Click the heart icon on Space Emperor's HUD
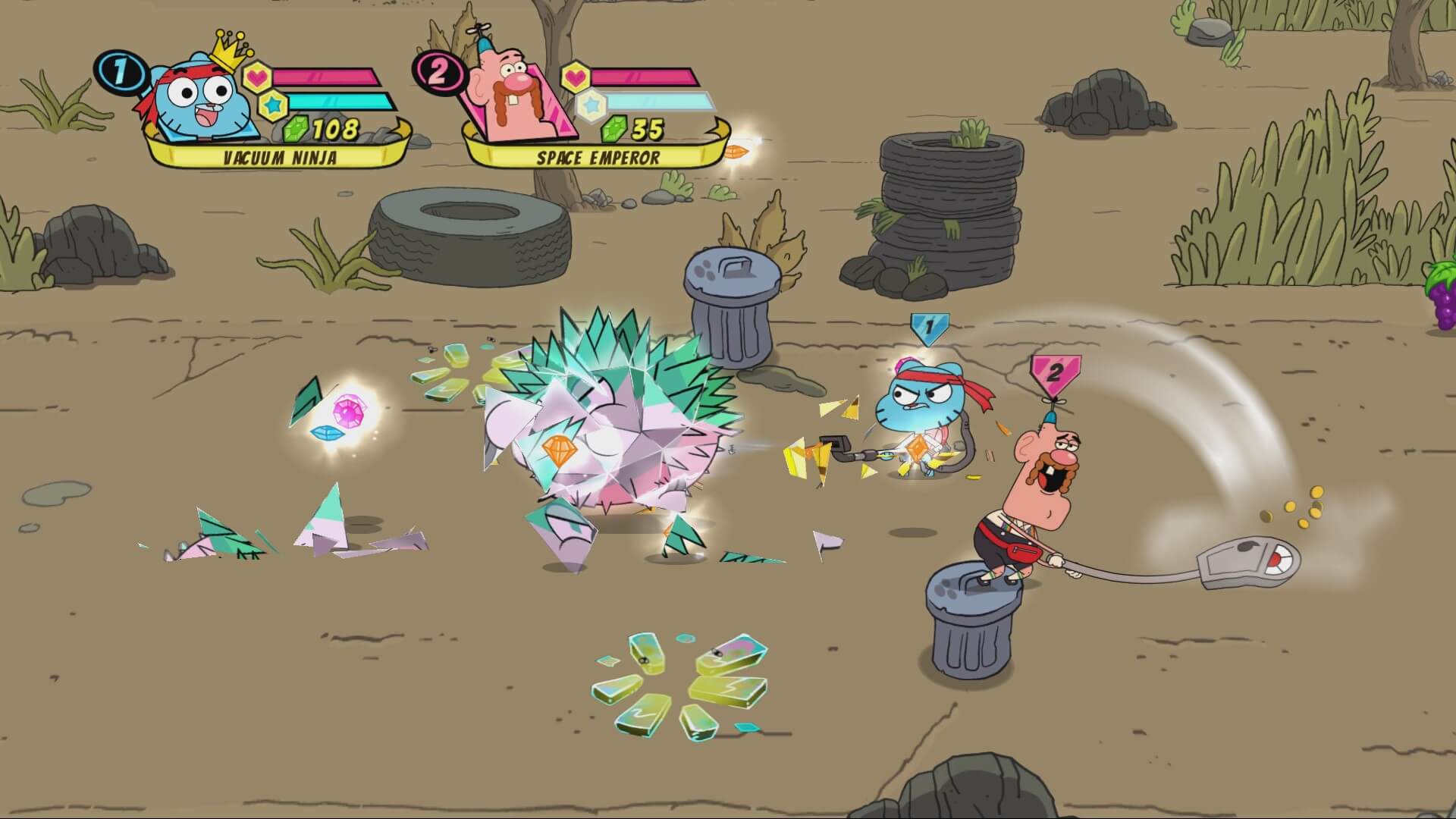This screenshot has height=819, width=1456. [578, 76]
